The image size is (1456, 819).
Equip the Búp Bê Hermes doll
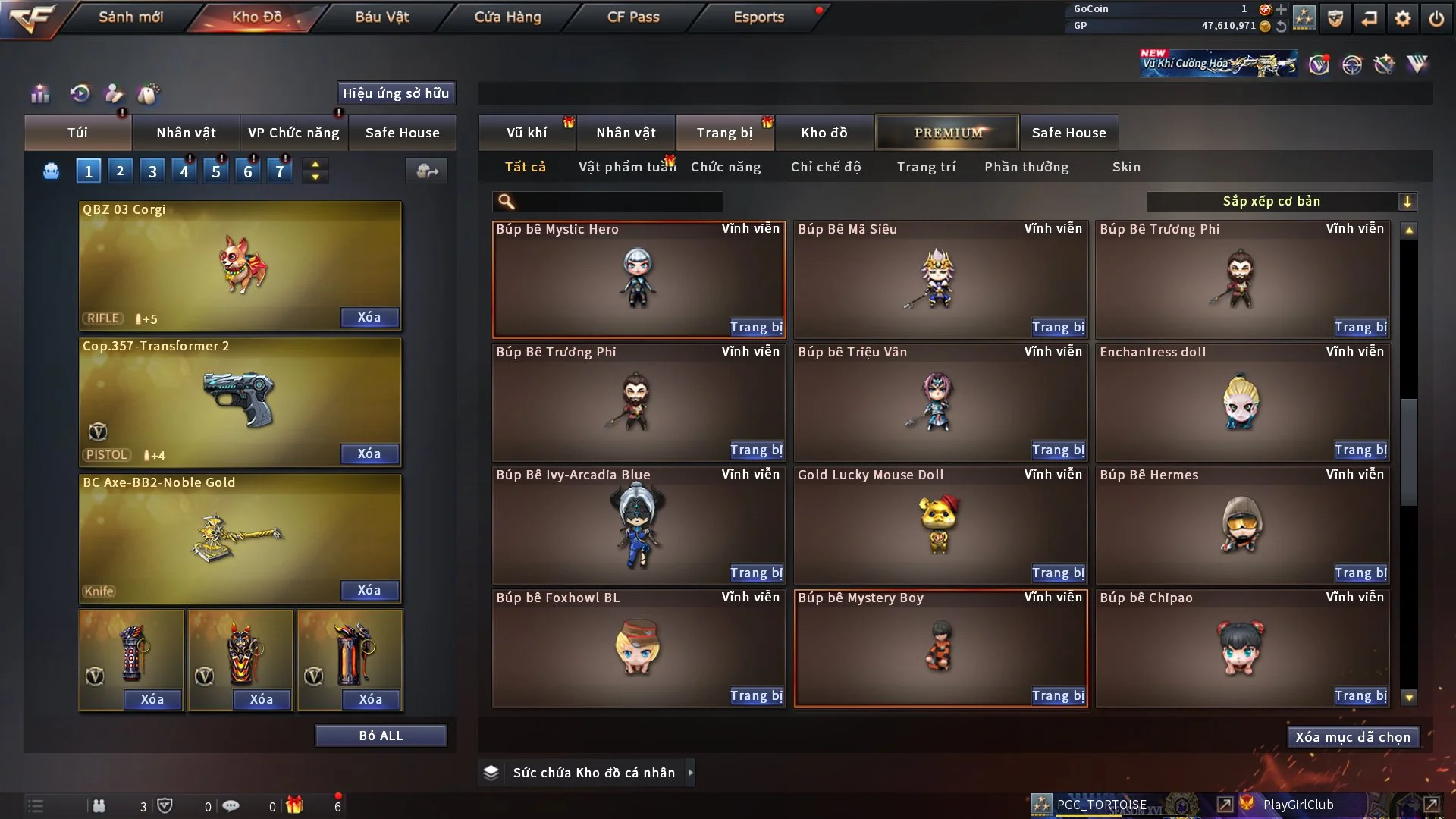(x=1360, y=573)
